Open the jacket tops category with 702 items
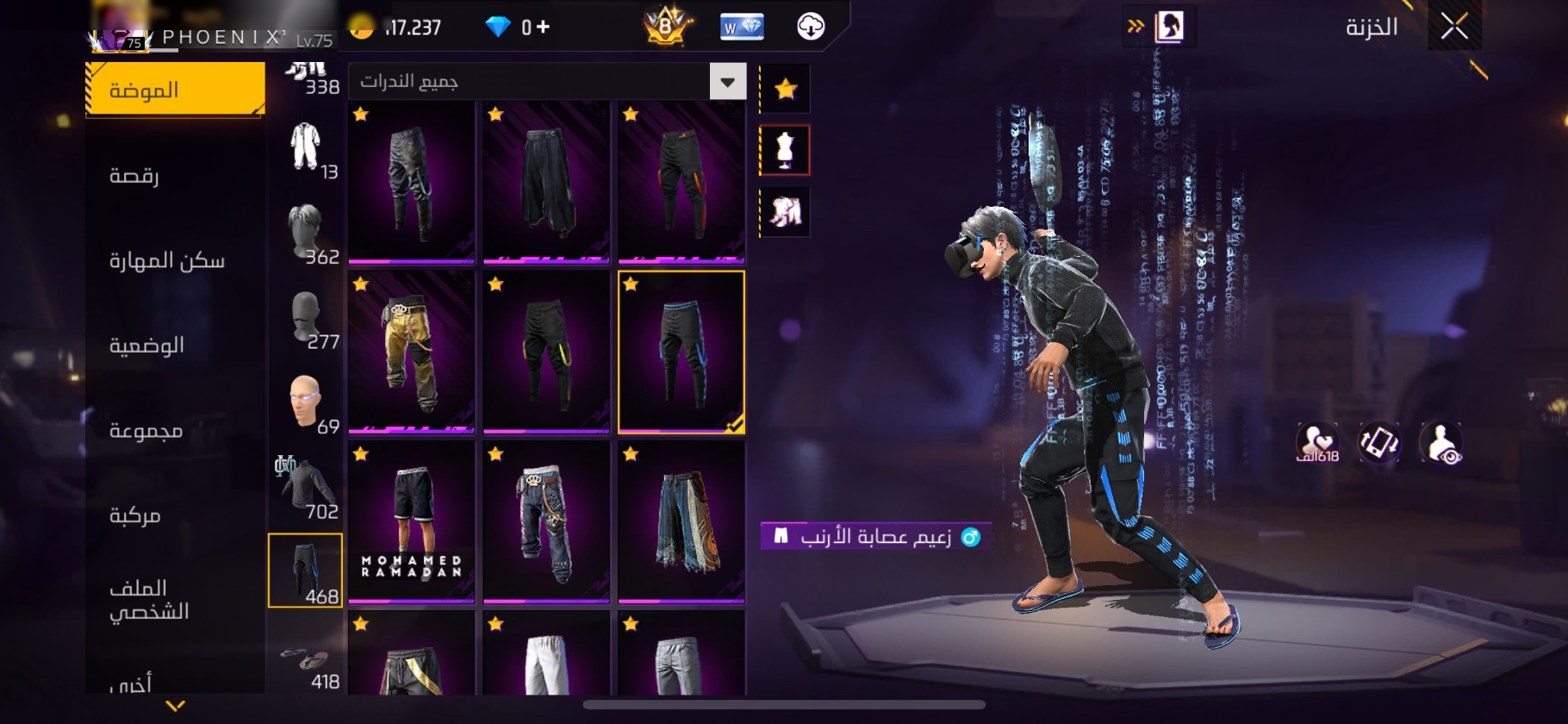Screen dimensions: 1568x724 point(306,487)
